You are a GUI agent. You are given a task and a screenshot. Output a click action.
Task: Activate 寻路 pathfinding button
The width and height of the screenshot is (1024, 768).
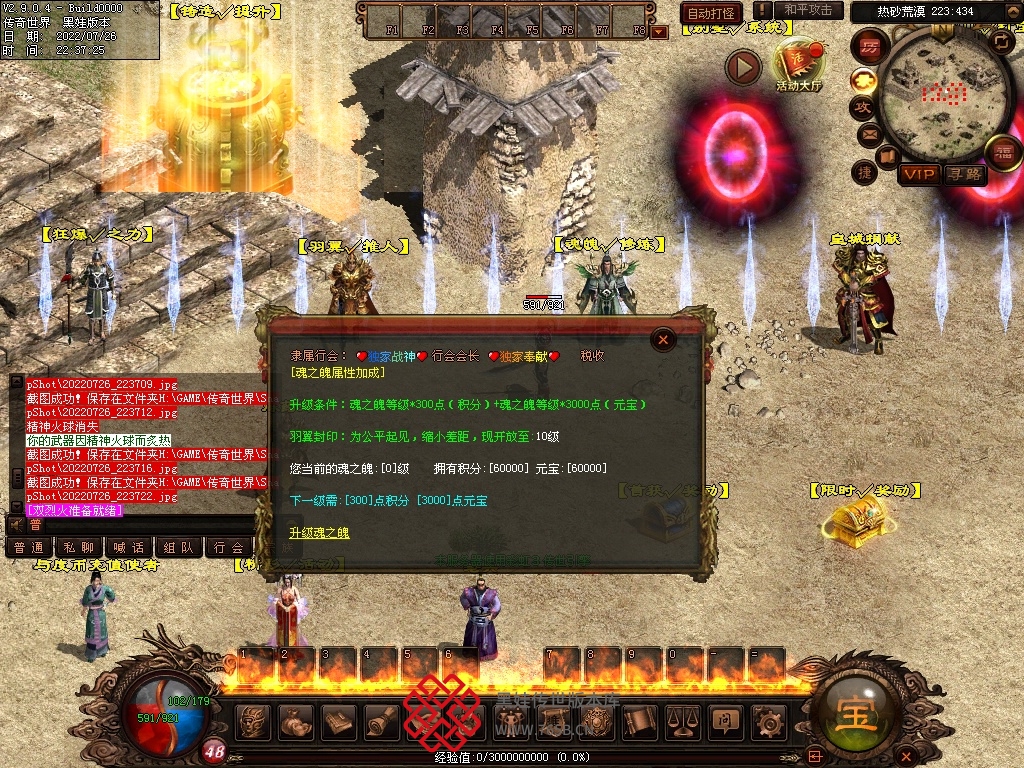pyautogui.click(x=964, y=174)
